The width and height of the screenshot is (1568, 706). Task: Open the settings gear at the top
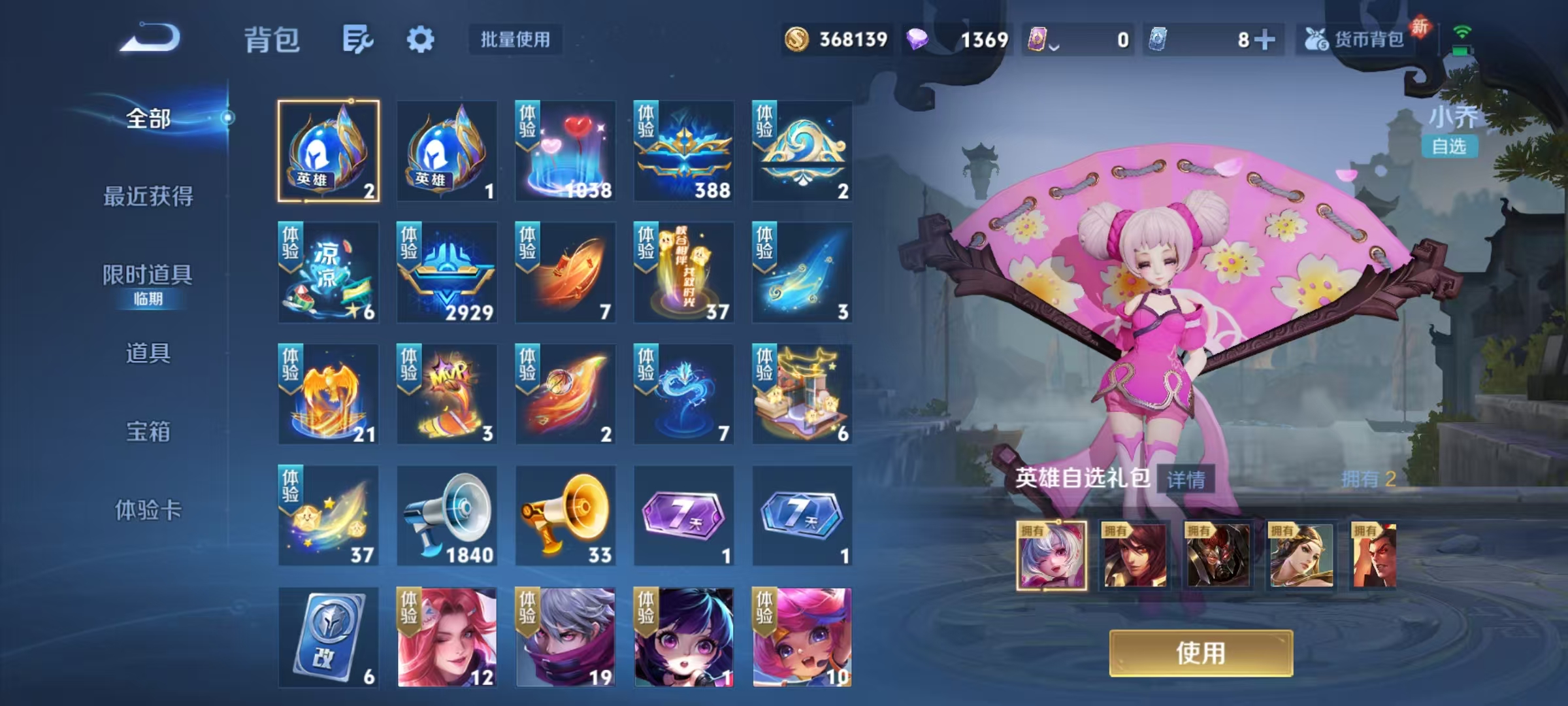point(421,39)
